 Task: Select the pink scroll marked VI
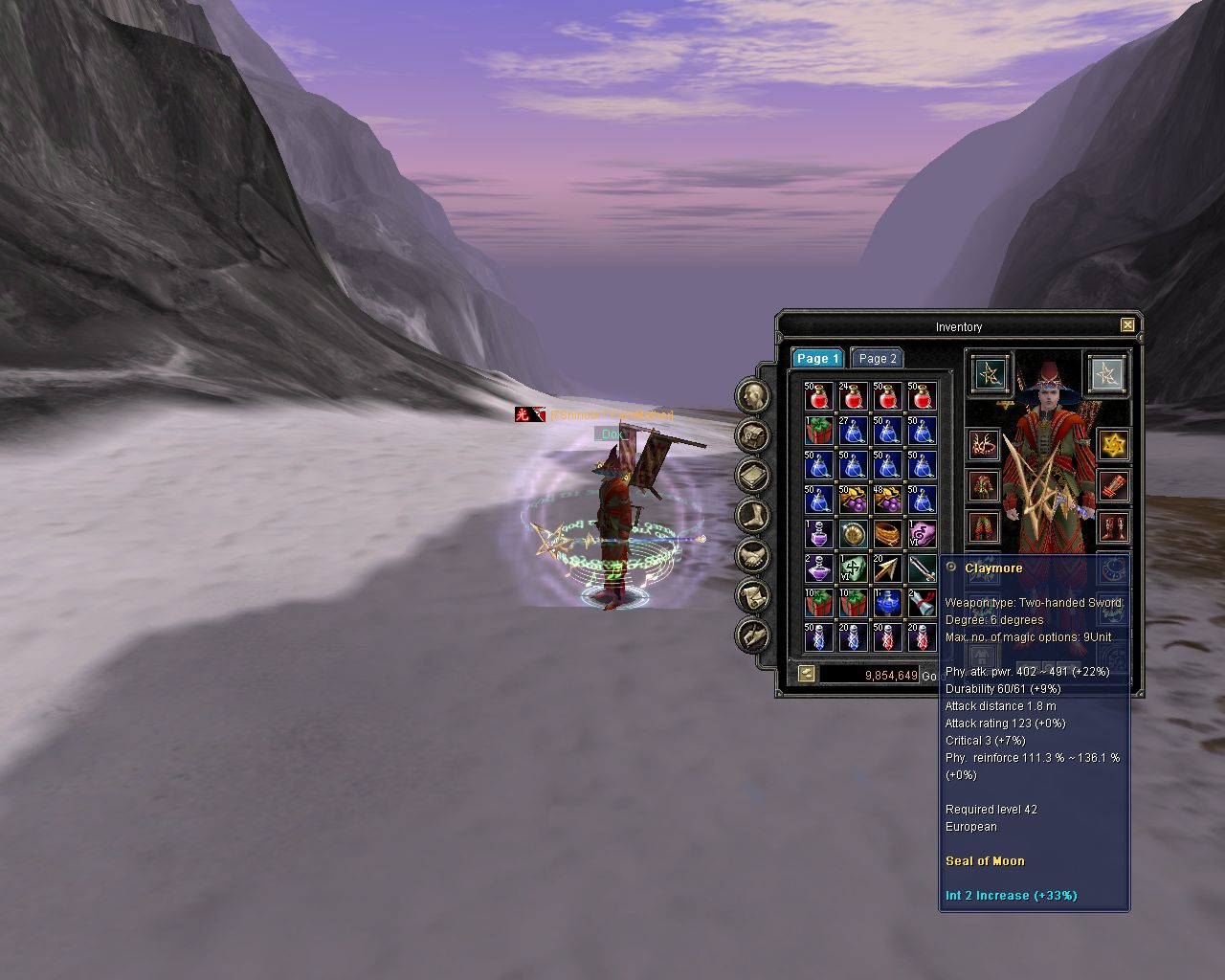tap(922, 533)
